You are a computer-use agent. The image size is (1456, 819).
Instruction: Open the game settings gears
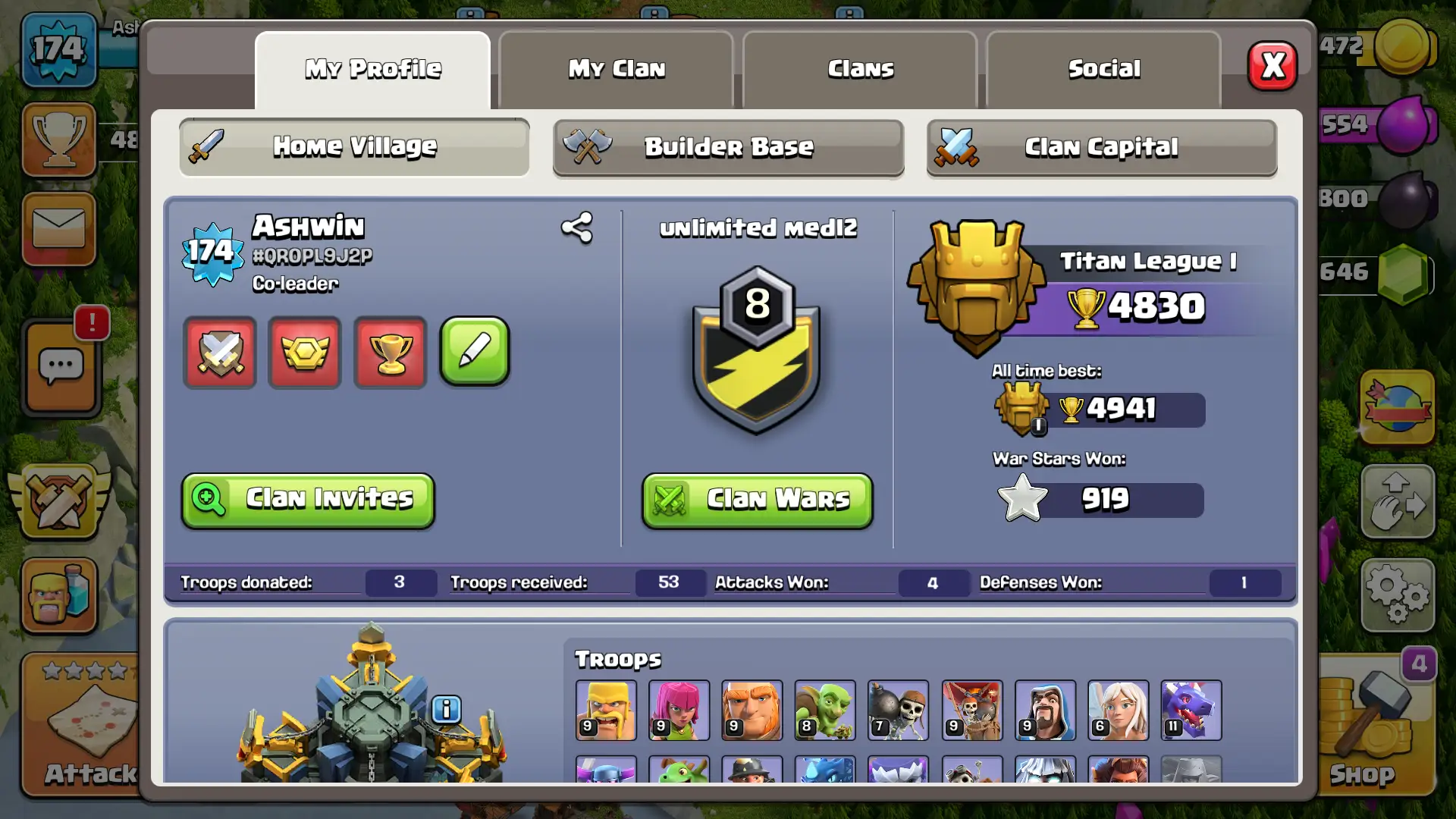coord(1398,595)
